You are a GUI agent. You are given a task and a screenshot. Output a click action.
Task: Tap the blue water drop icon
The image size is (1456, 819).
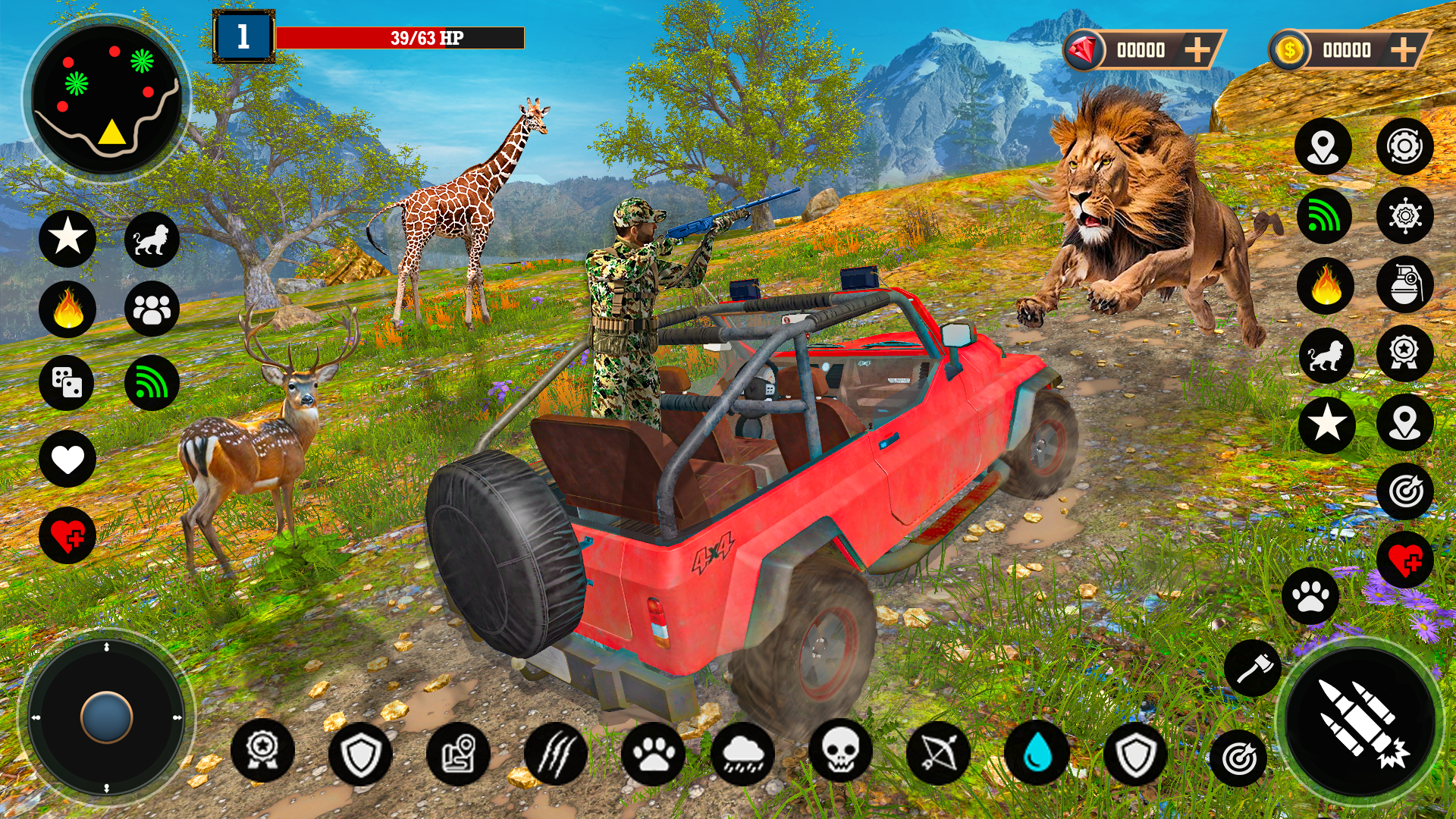1036,754
